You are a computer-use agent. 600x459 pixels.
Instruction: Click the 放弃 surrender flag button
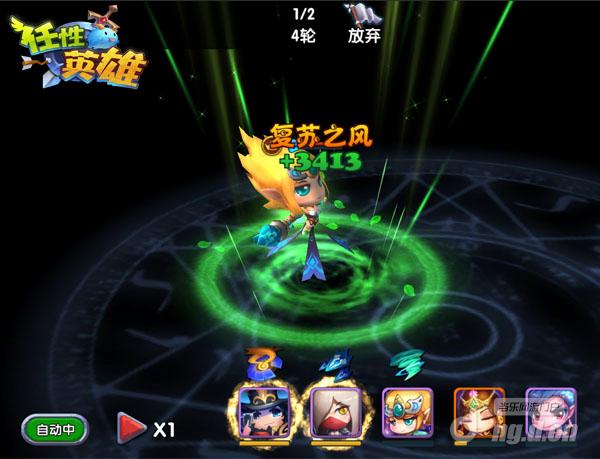[361, 24]
